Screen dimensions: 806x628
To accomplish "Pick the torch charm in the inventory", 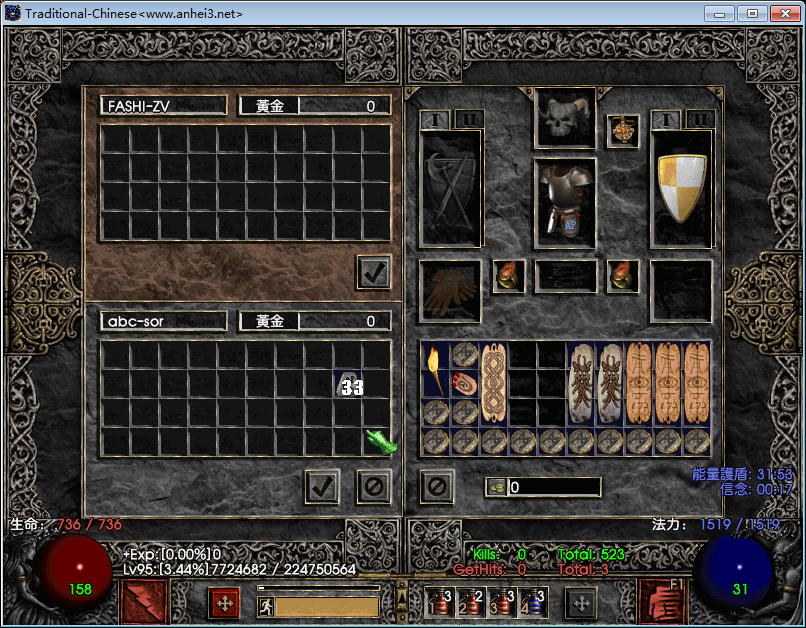I will tap(434, 369).
